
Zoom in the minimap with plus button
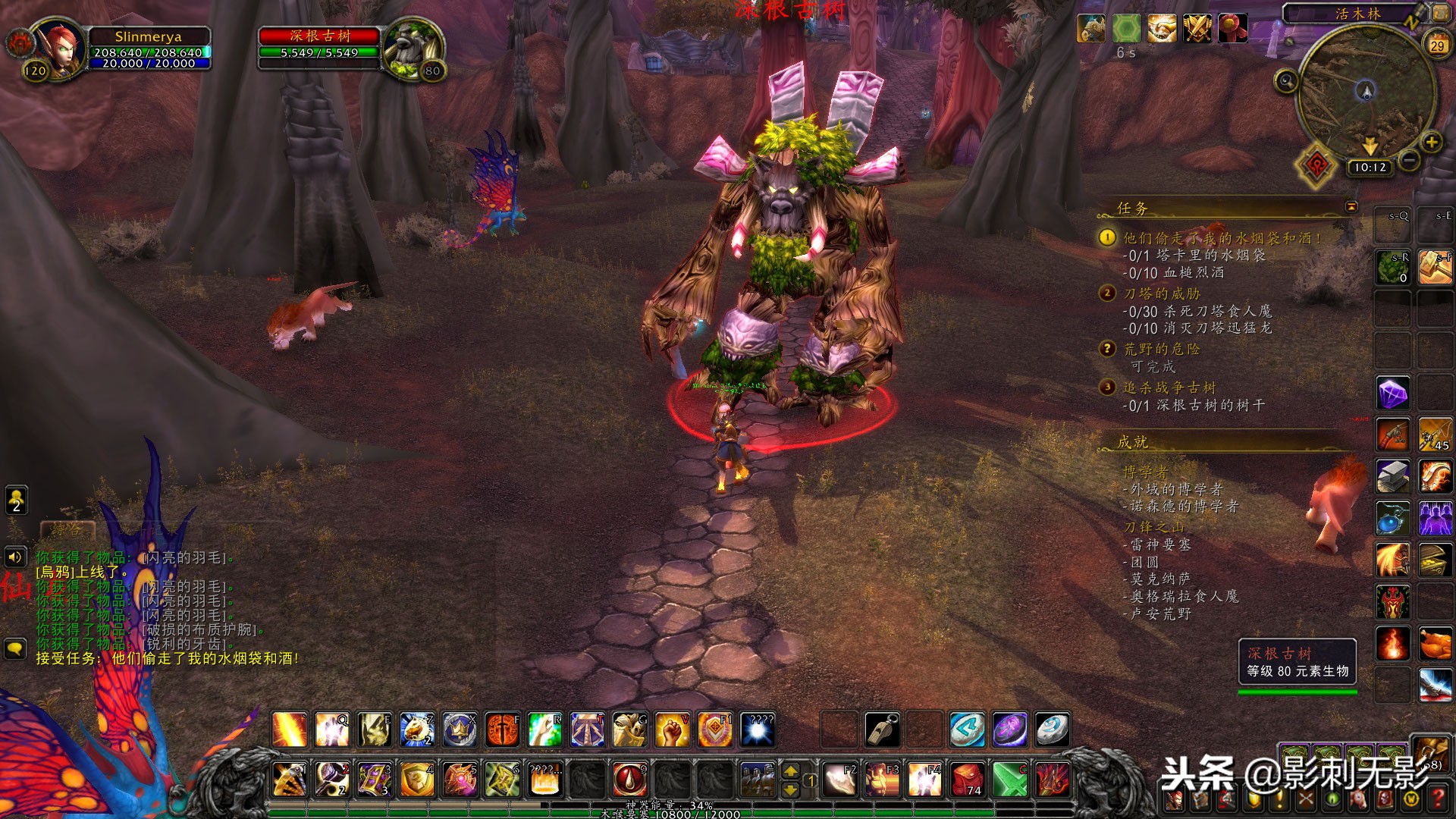pos(1431,142)
